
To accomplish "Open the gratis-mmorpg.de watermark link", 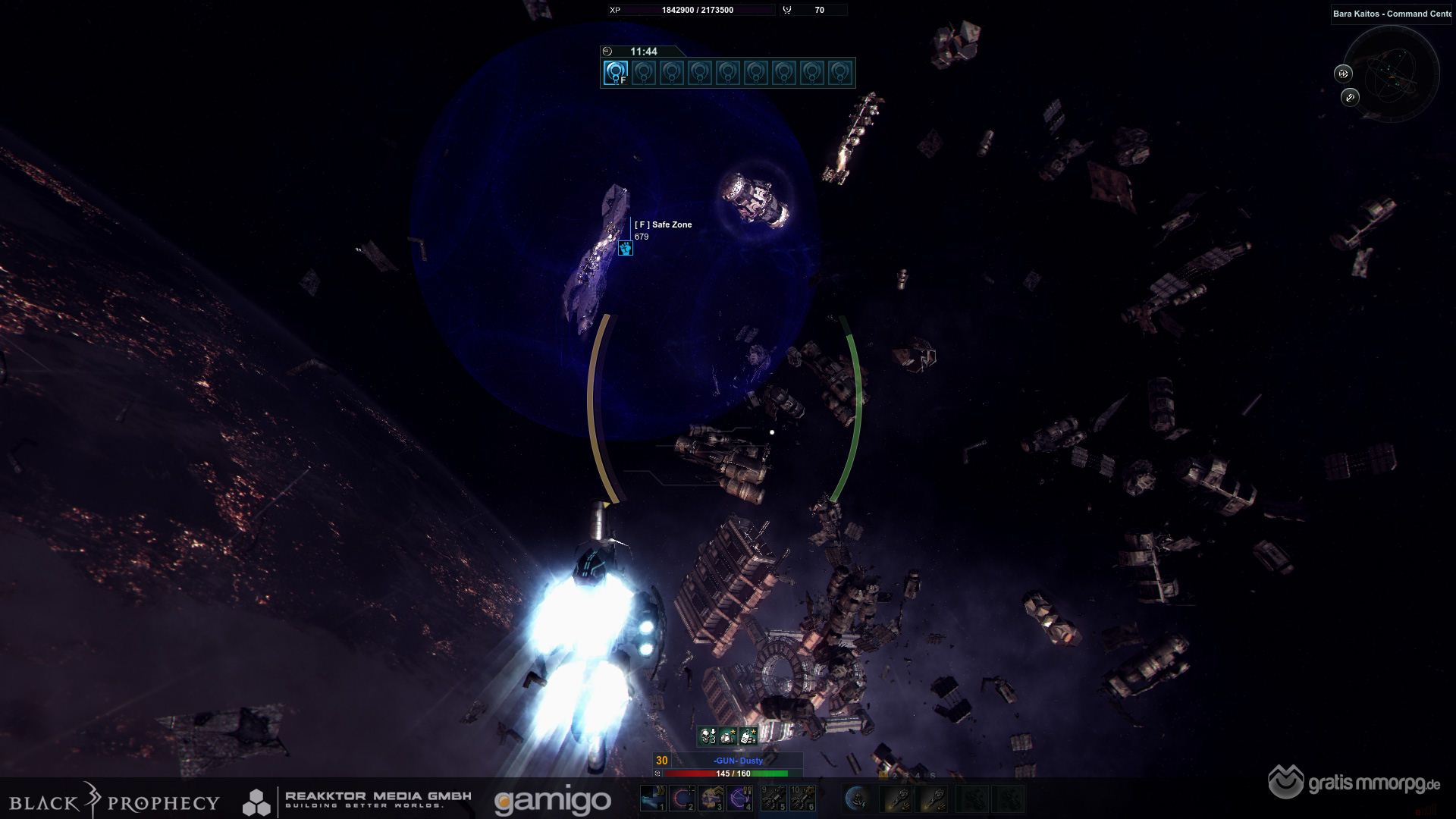I will (x=1355, y=783).
